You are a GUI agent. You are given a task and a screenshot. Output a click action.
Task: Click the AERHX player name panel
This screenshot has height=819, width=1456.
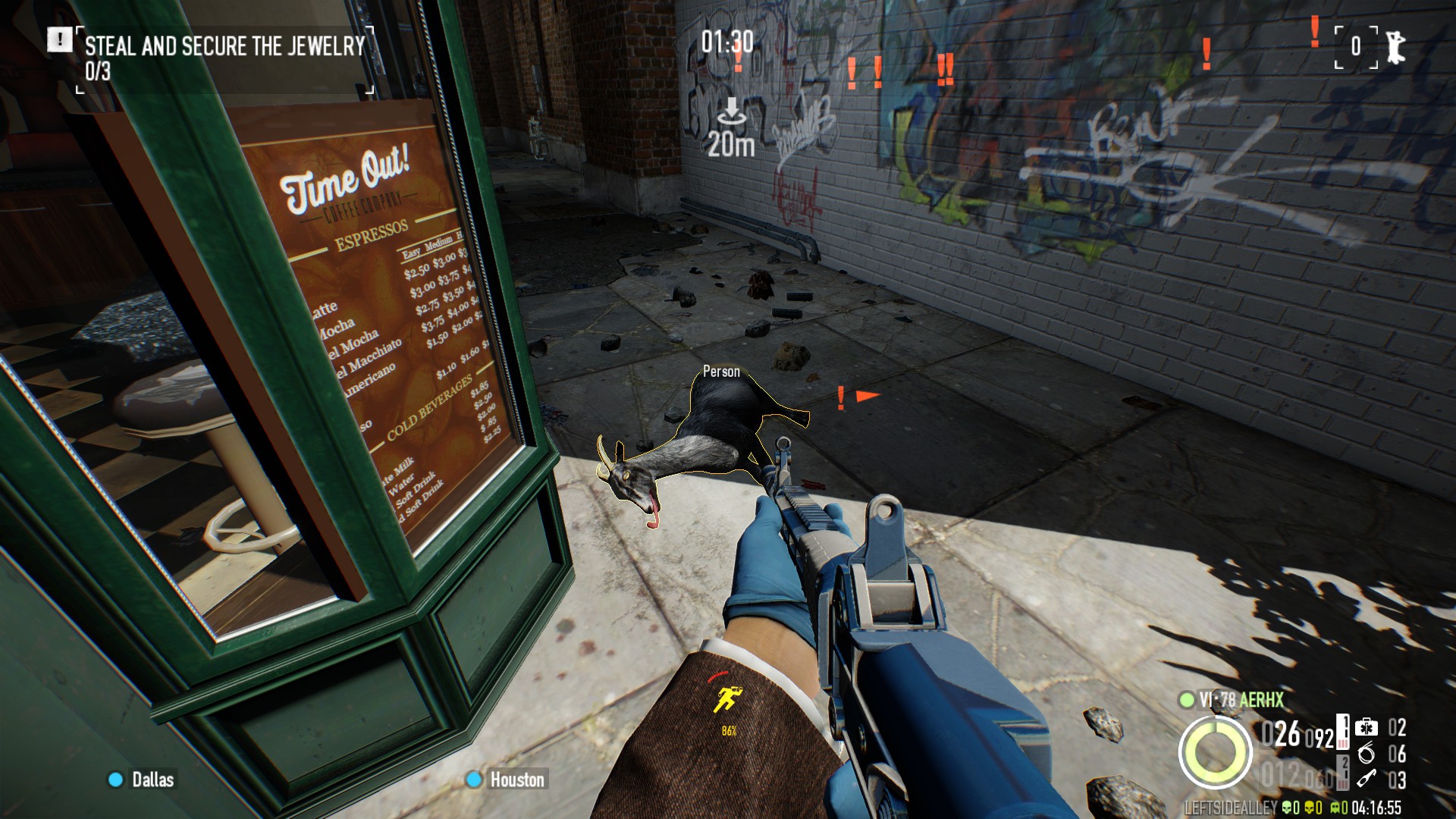(1241, 699)
